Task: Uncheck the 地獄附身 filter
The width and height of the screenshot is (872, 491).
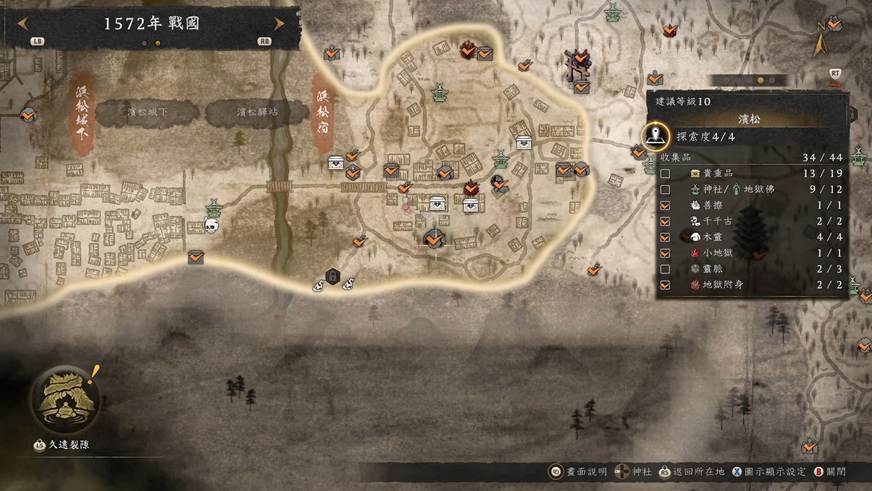Action: (666, 286)
